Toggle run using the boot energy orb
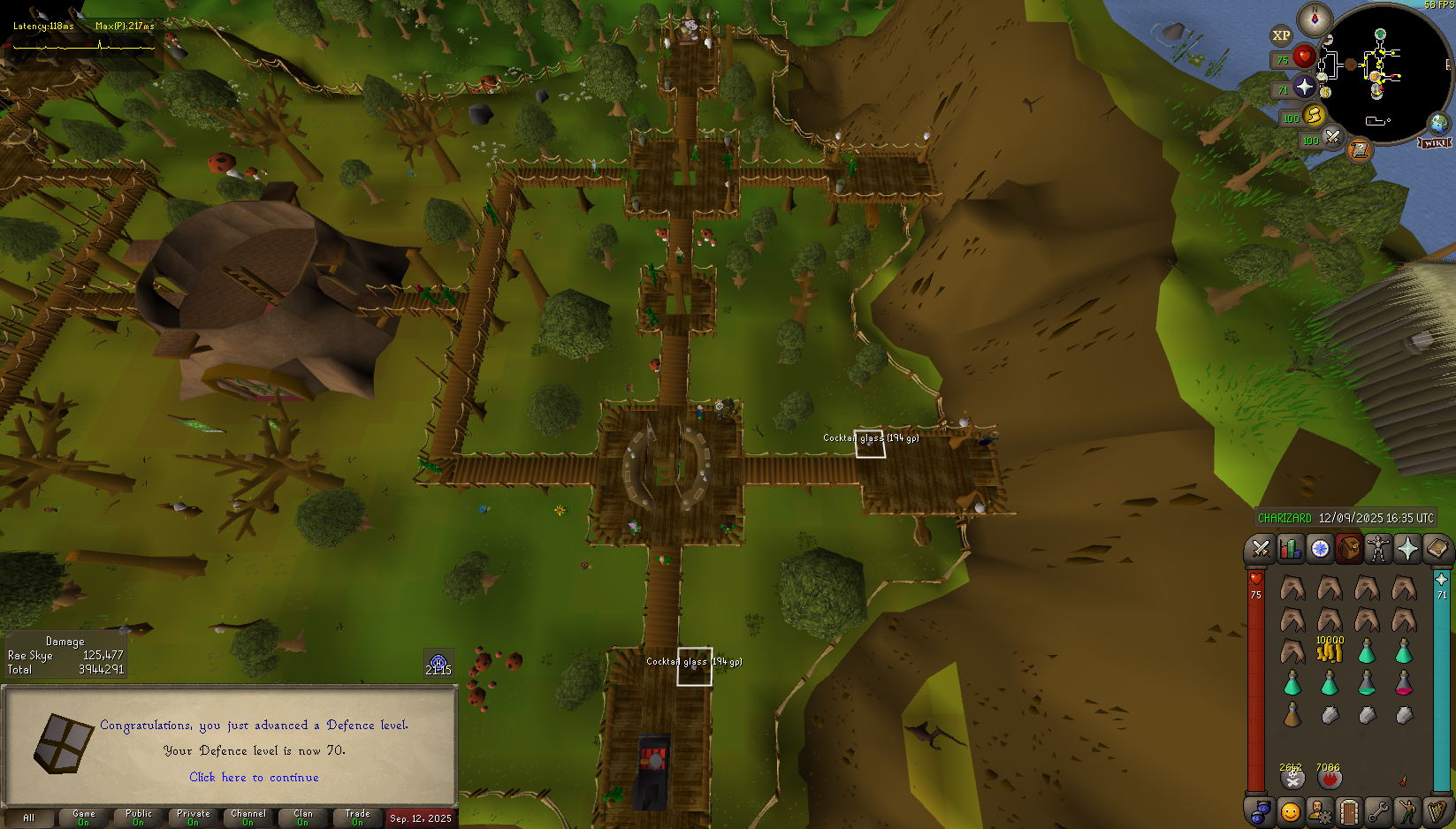The image size is (1456, 829). (1314, 115)
